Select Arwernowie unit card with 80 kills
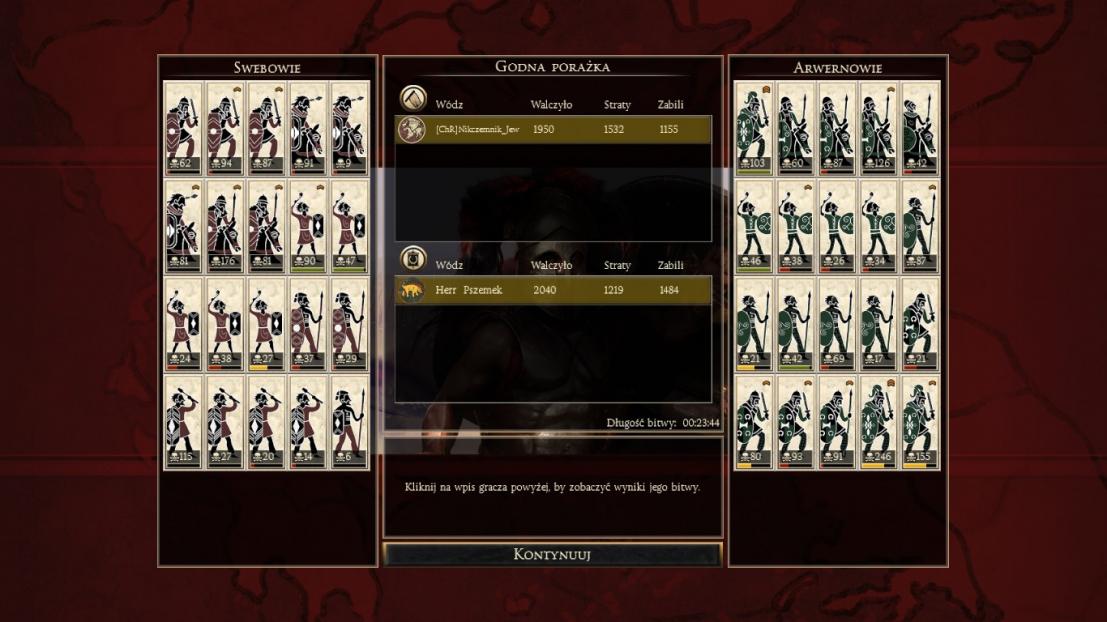The image size is (1107, 622). (x=754, y=422)
